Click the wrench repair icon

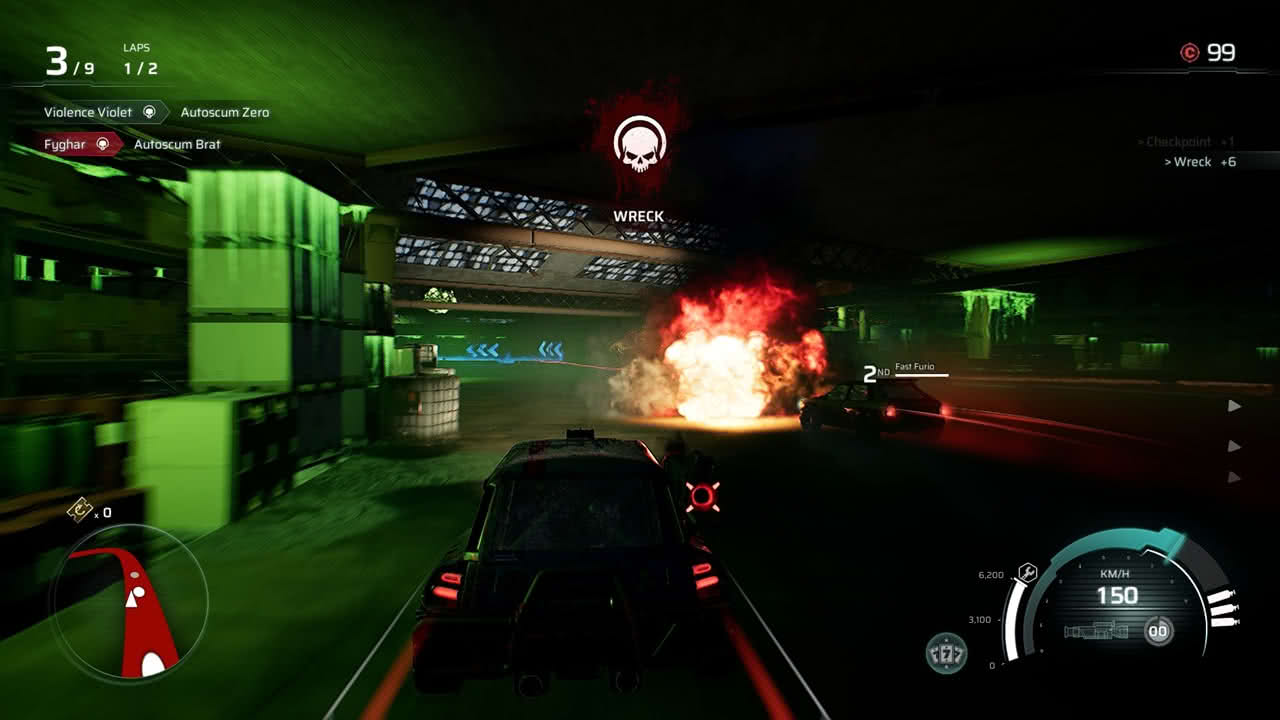(x=1025, y=573)
